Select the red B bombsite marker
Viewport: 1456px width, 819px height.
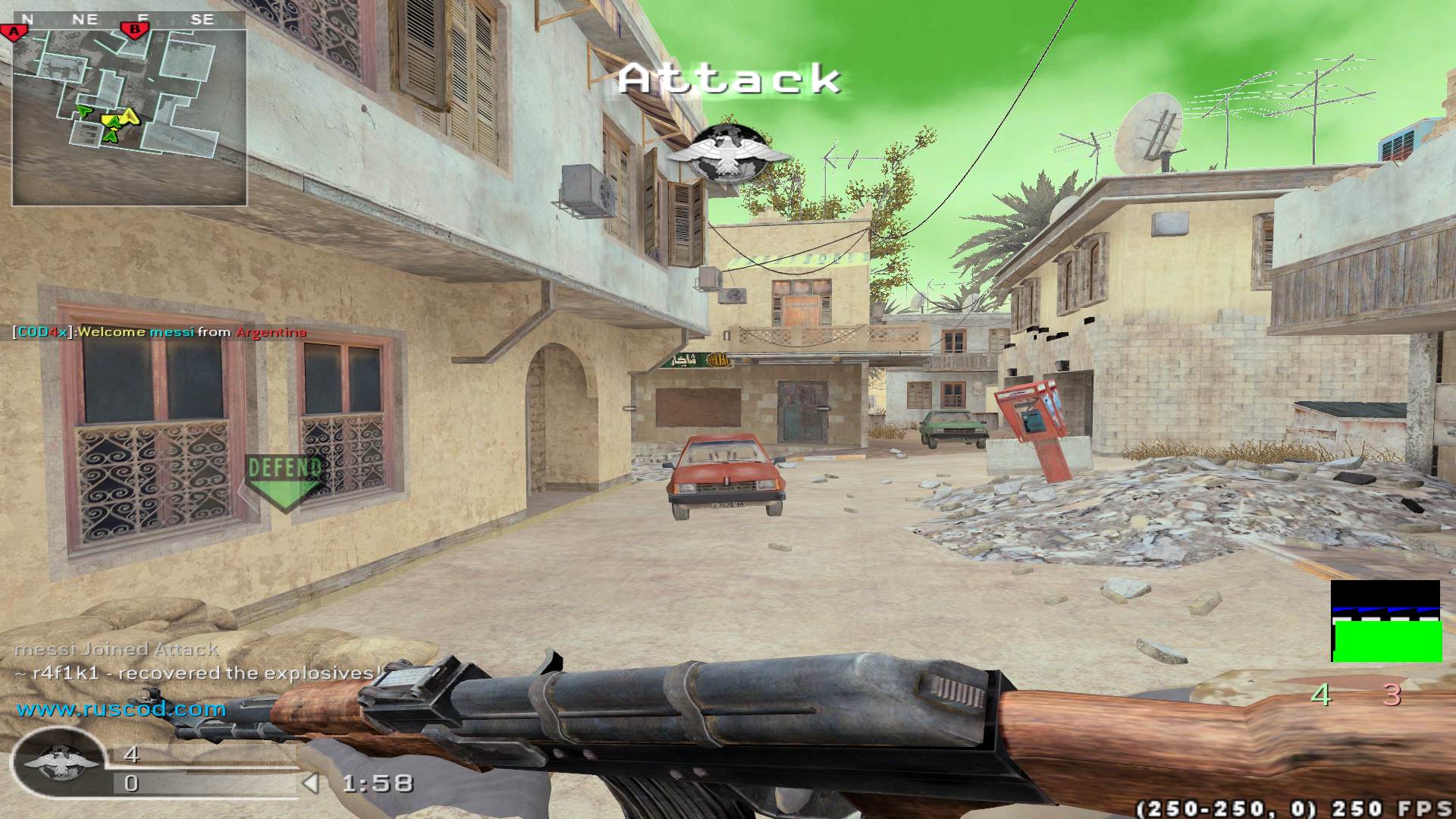pos(135,30)
